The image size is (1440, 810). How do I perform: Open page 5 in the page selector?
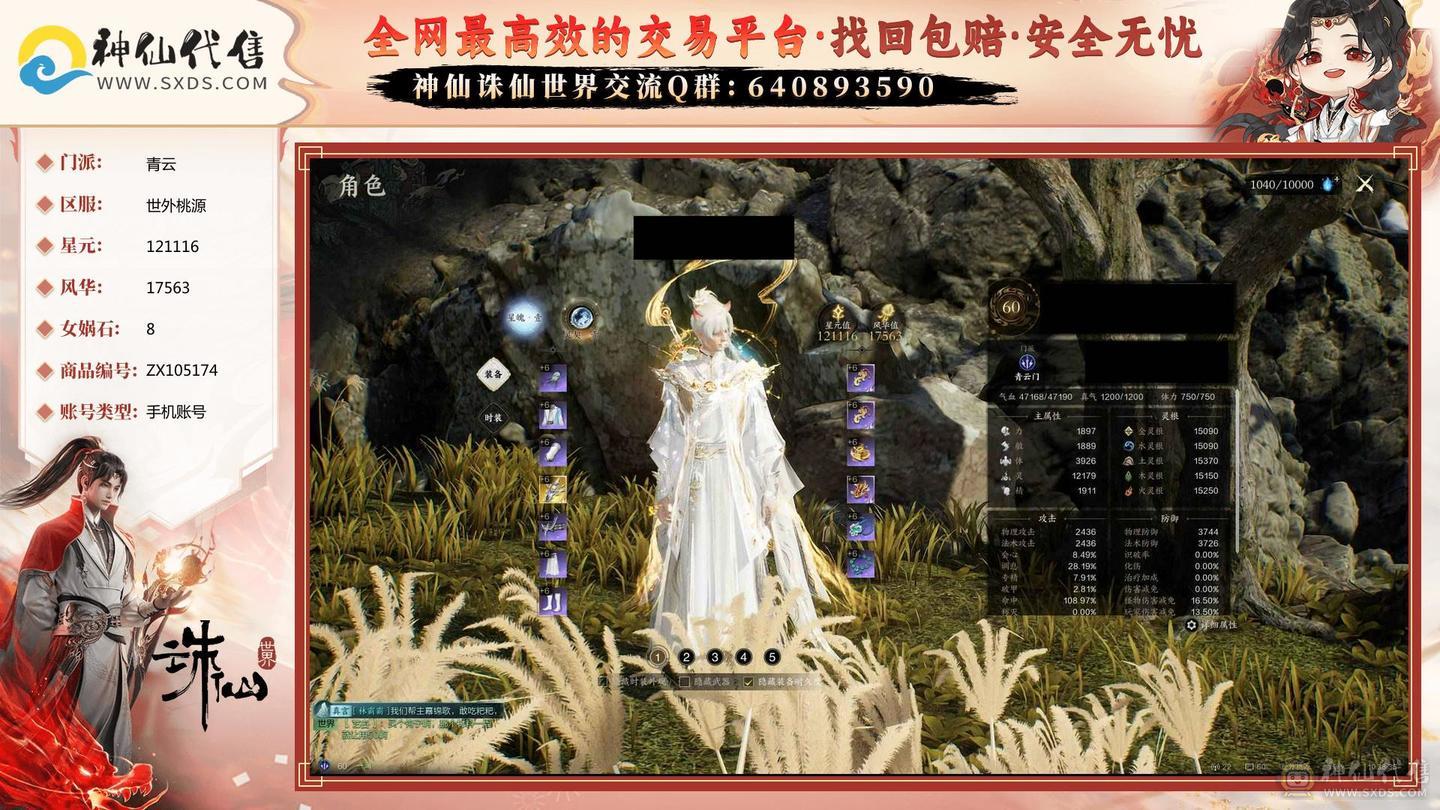pyautogui.click(x=772, y=657)
